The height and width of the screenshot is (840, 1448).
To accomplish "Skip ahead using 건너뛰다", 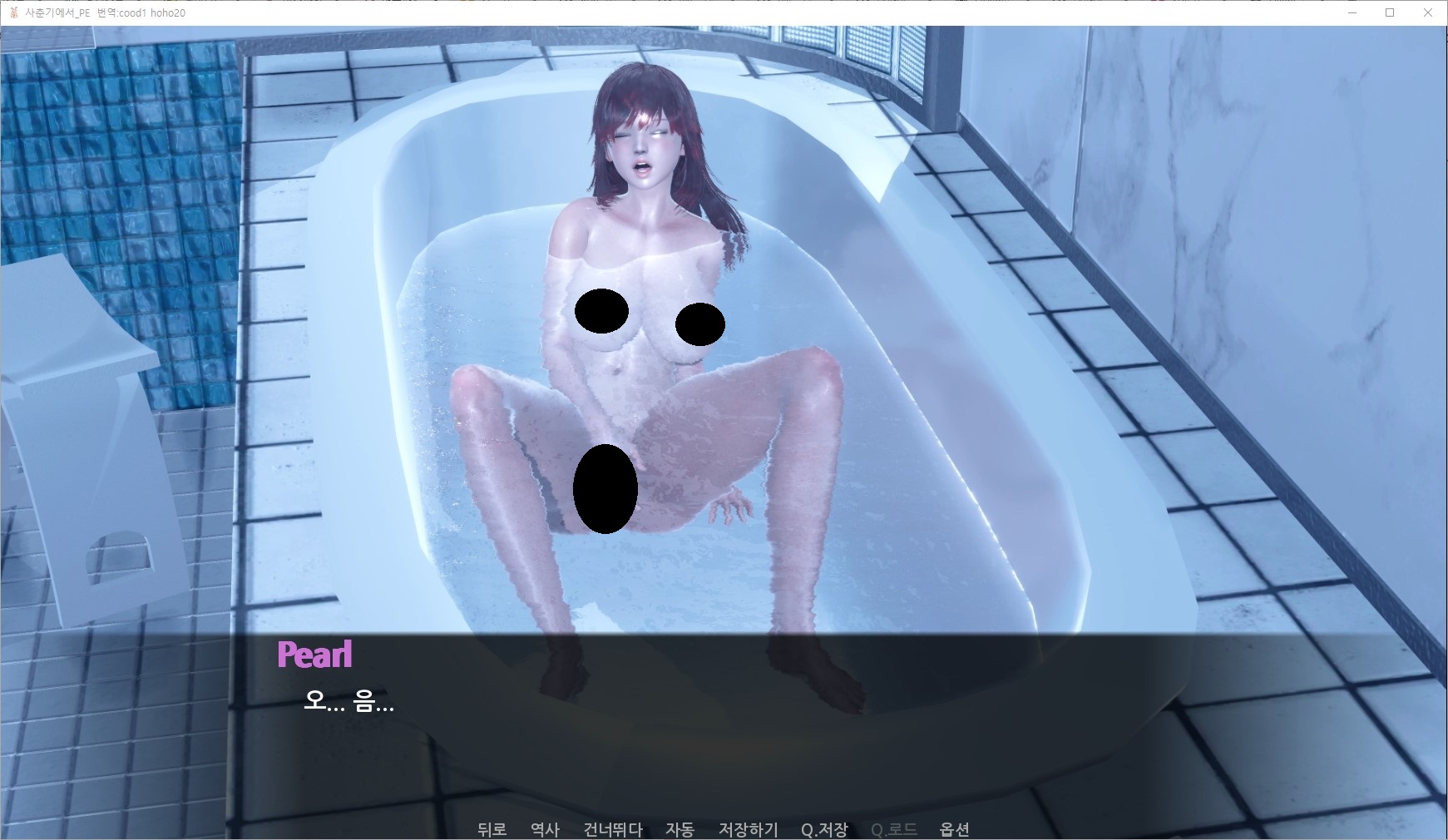I will pos(613,829).
